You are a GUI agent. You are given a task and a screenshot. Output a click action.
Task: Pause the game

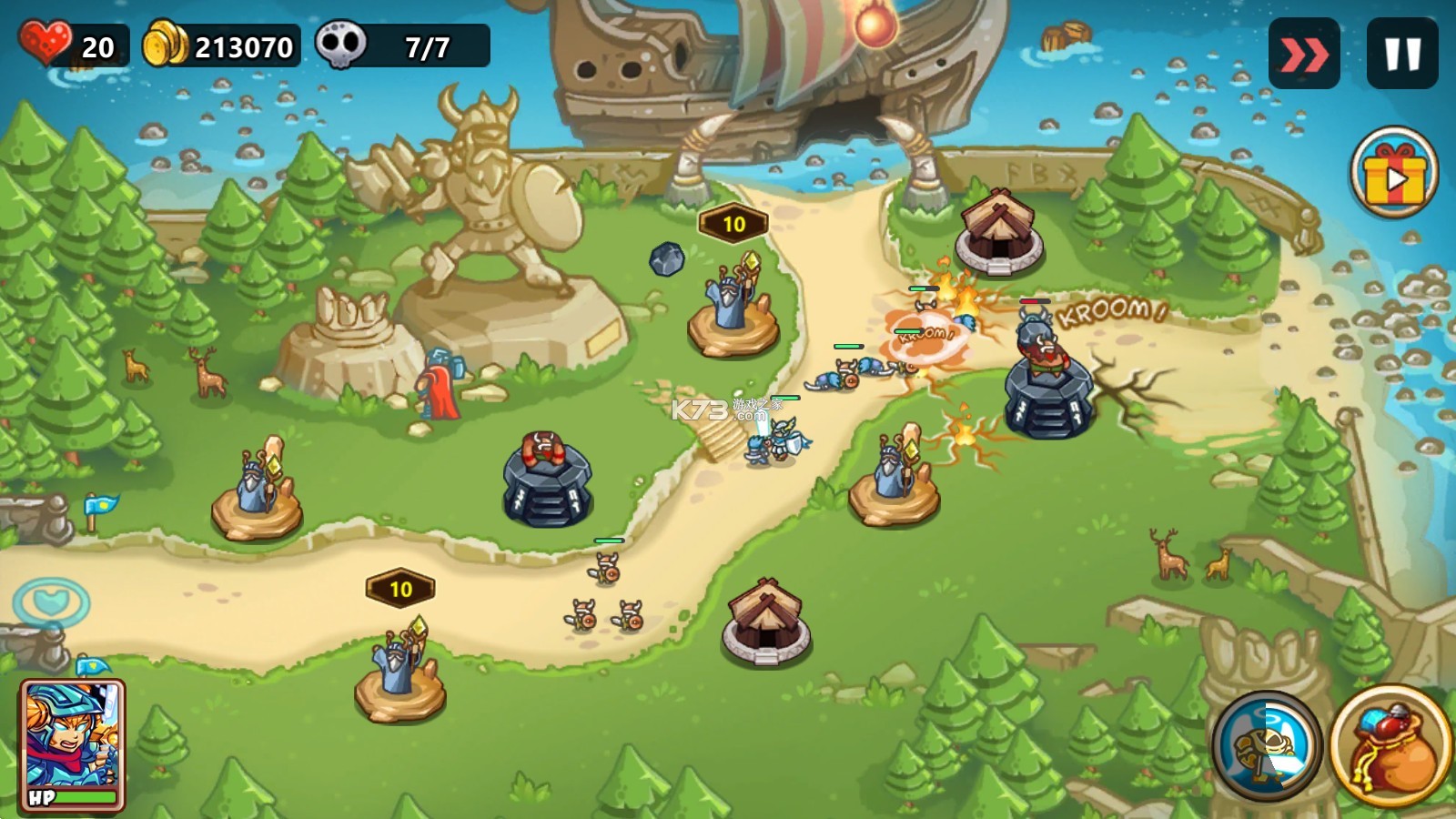1401,55
